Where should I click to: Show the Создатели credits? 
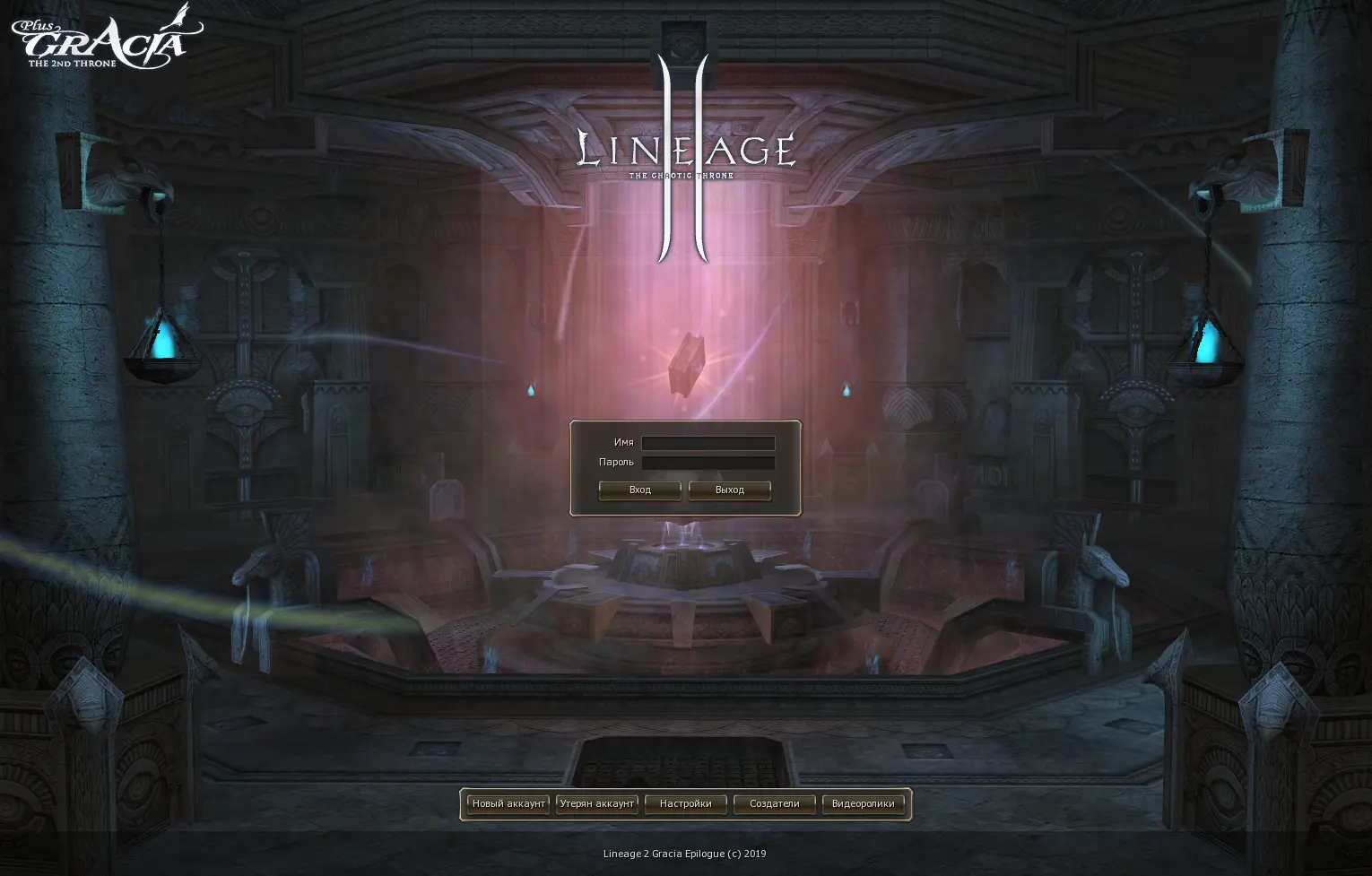[774, 804]
